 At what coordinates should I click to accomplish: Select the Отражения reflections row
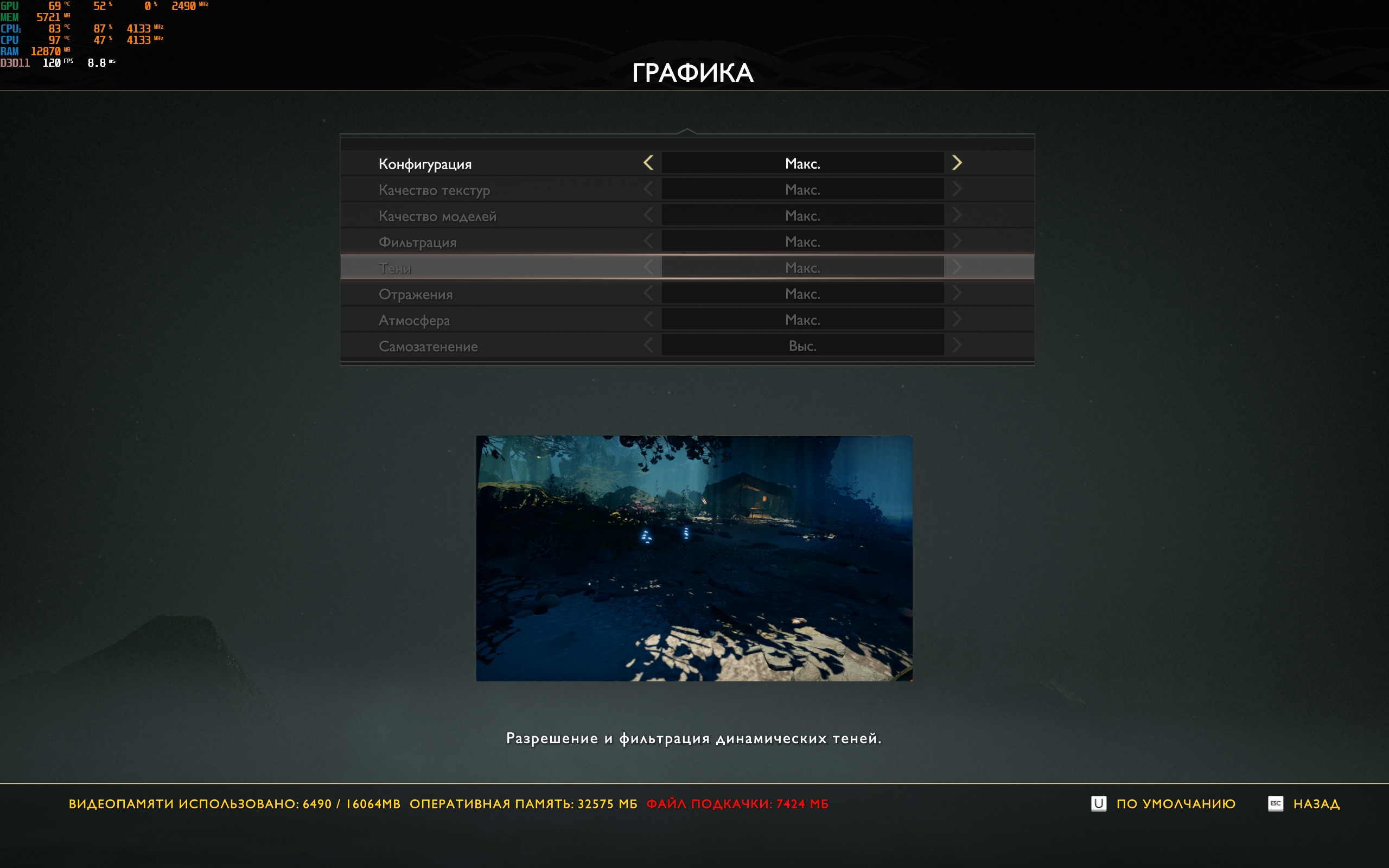(416, 295)
